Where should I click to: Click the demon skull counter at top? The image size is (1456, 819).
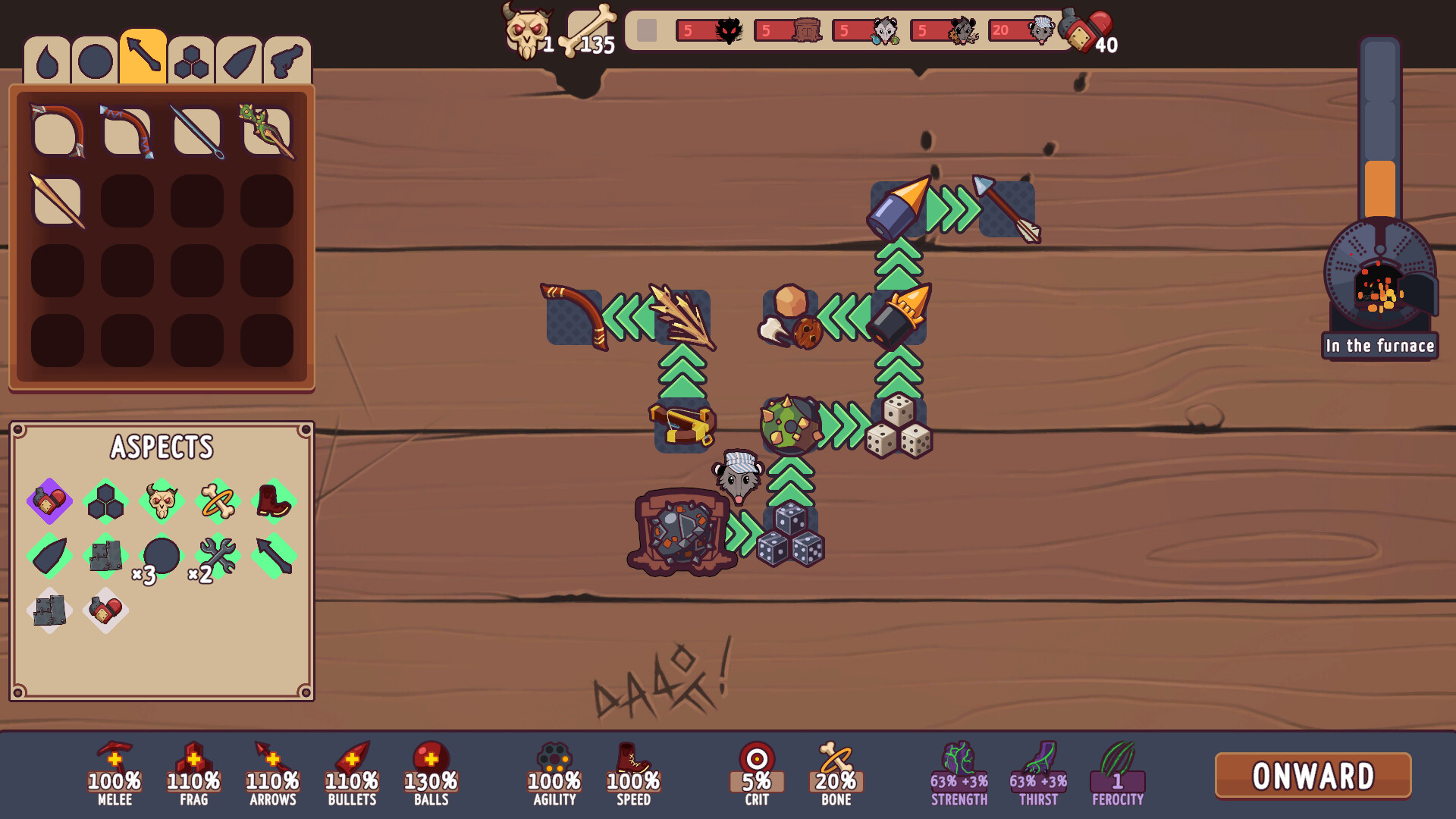point(526,32)
